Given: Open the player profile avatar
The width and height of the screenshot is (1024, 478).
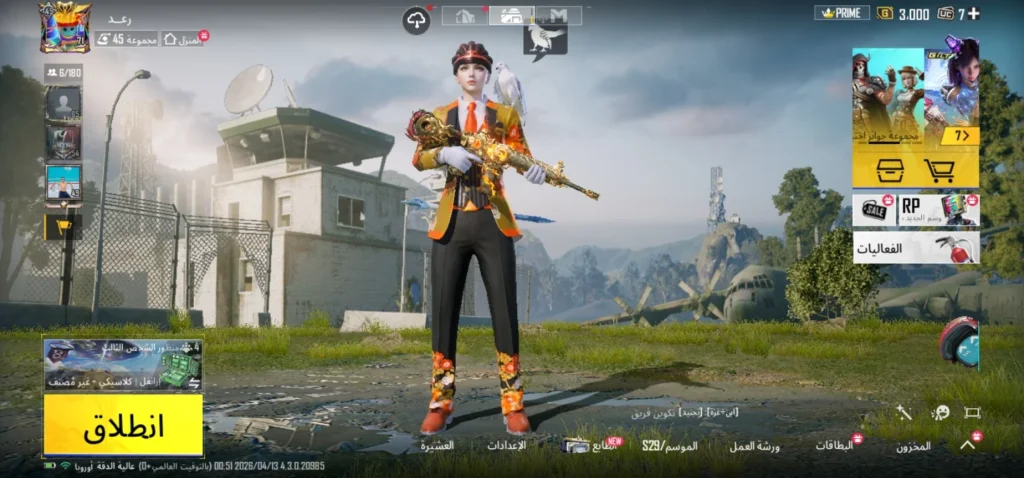Looking at the screenshot, I should 64,27.
